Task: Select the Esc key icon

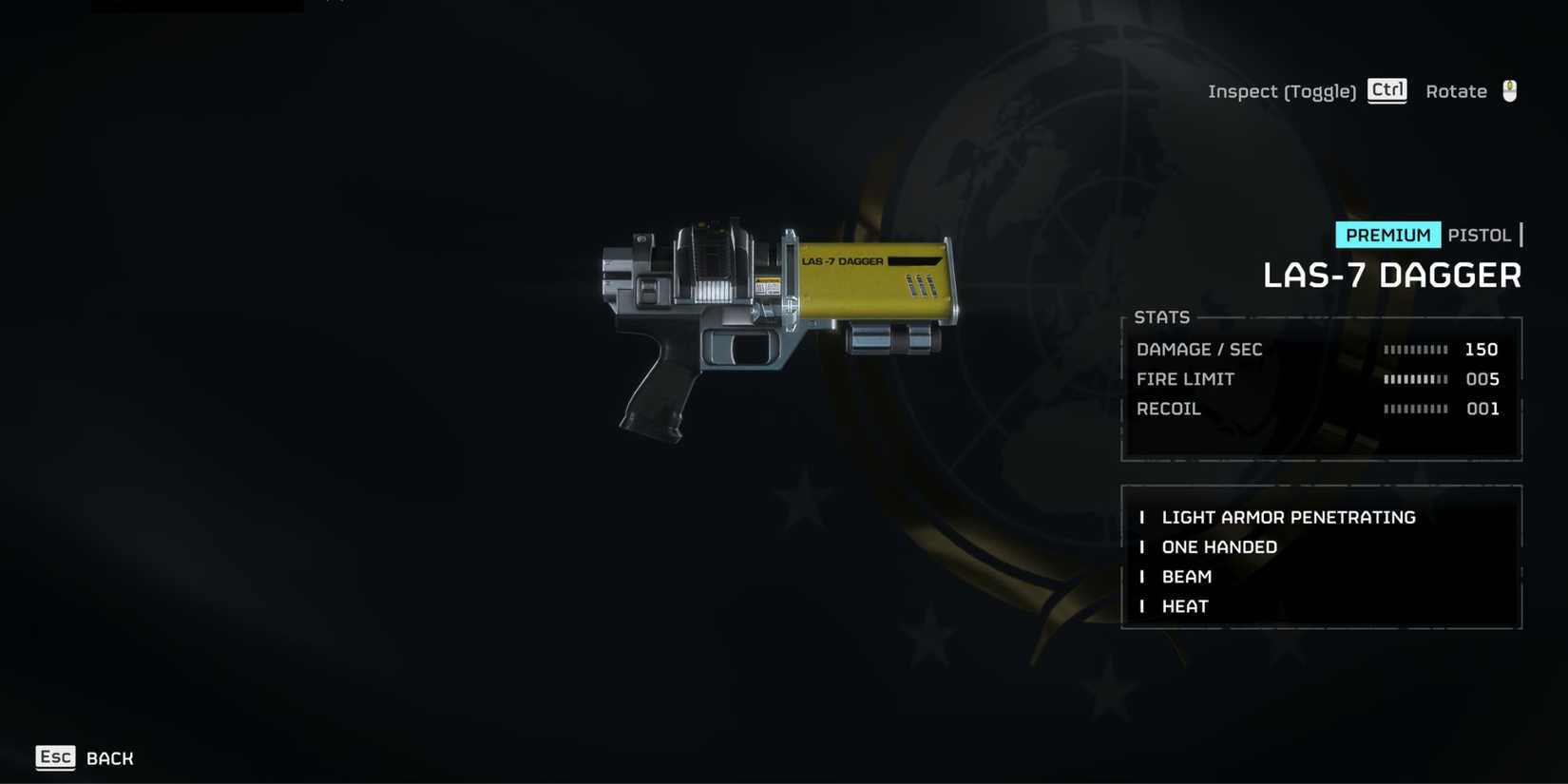Action: point(55,757)
